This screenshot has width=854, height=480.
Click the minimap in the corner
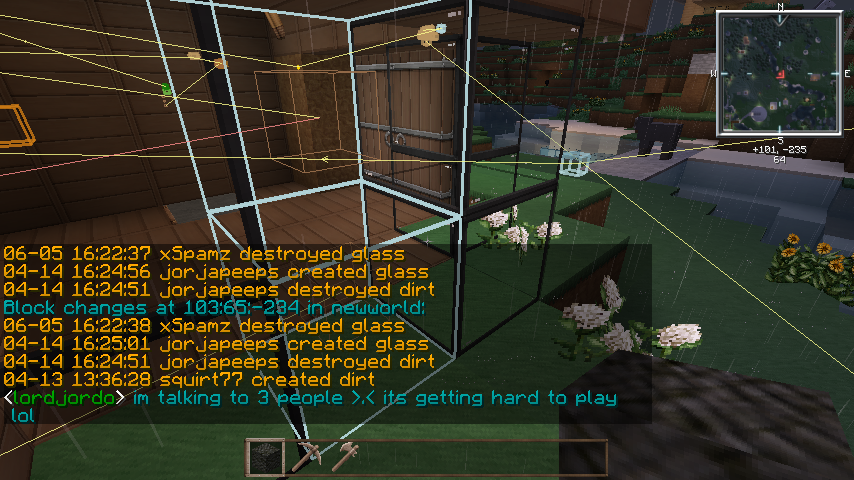point(780,74)
